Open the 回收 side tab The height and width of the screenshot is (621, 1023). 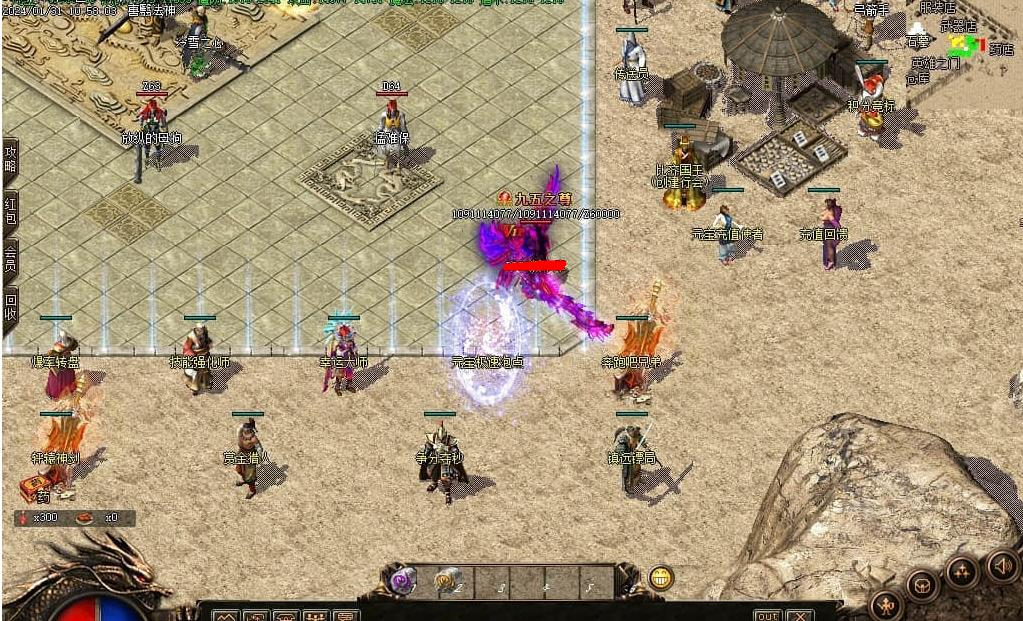(x=11, y=308)
